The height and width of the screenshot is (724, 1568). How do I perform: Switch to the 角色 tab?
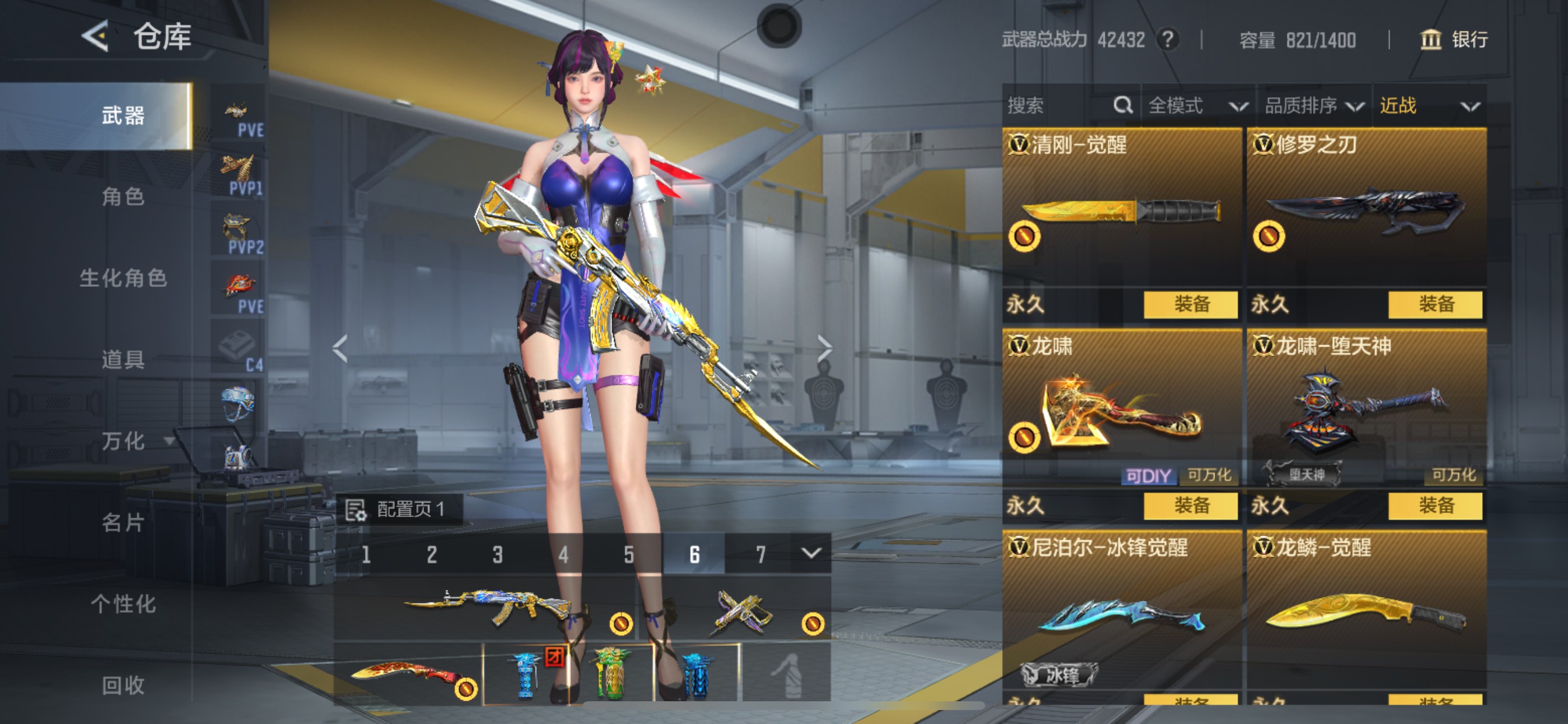(122, 197)
